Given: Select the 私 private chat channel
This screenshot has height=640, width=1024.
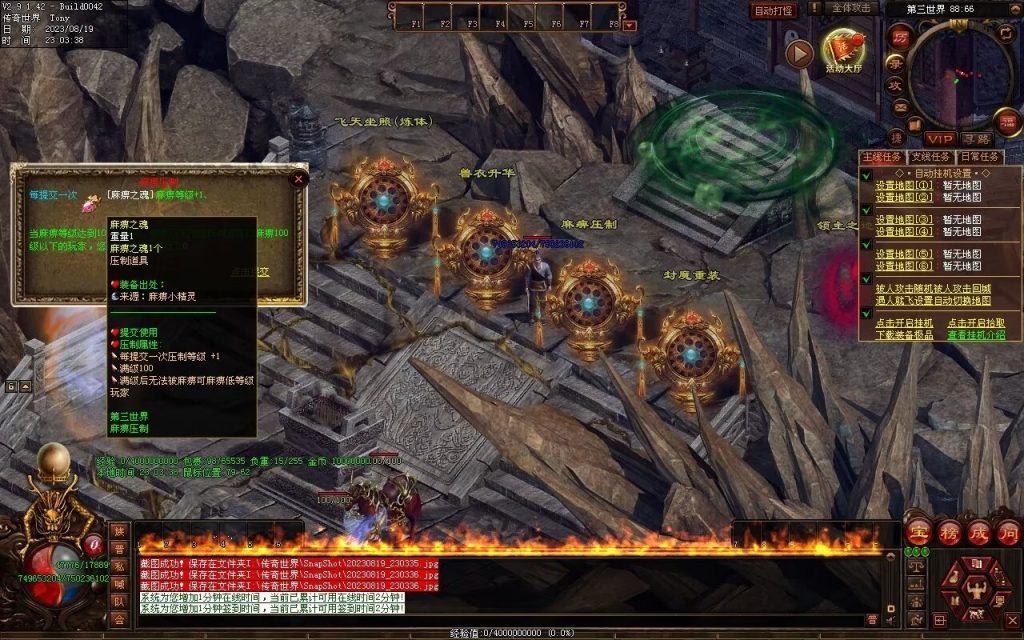Looking at the screenshot, I should pyautogui.click(x=120, y=566).
